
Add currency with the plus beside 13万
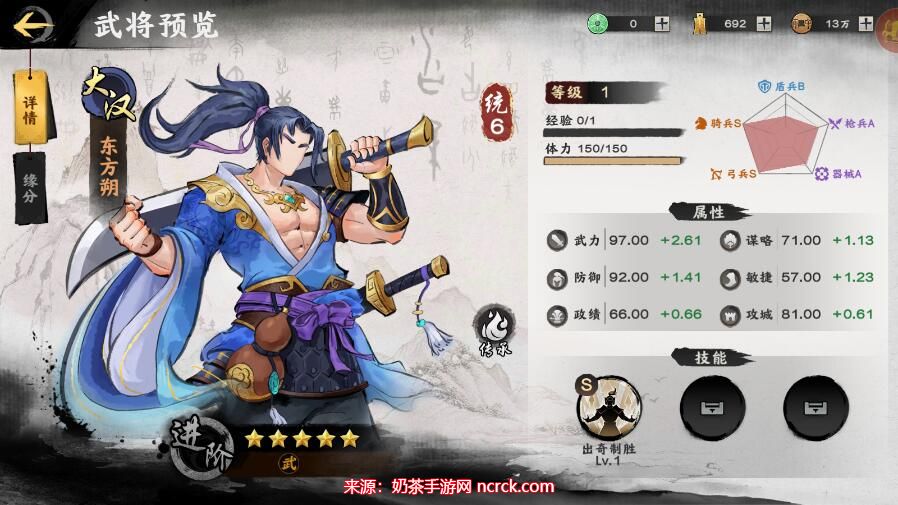pyautogui.click(x=865, y=24)
